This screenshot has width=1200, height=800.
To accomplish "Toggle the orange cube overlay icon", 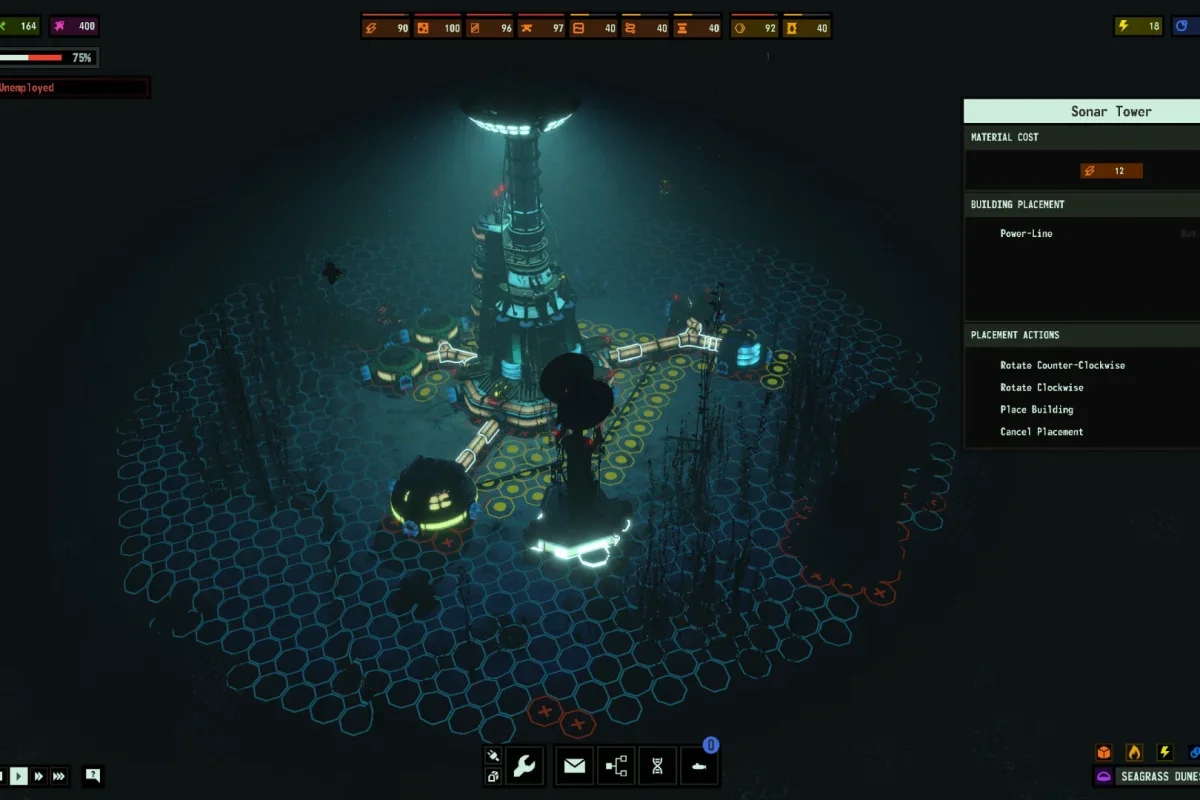I will point(1104,752).
